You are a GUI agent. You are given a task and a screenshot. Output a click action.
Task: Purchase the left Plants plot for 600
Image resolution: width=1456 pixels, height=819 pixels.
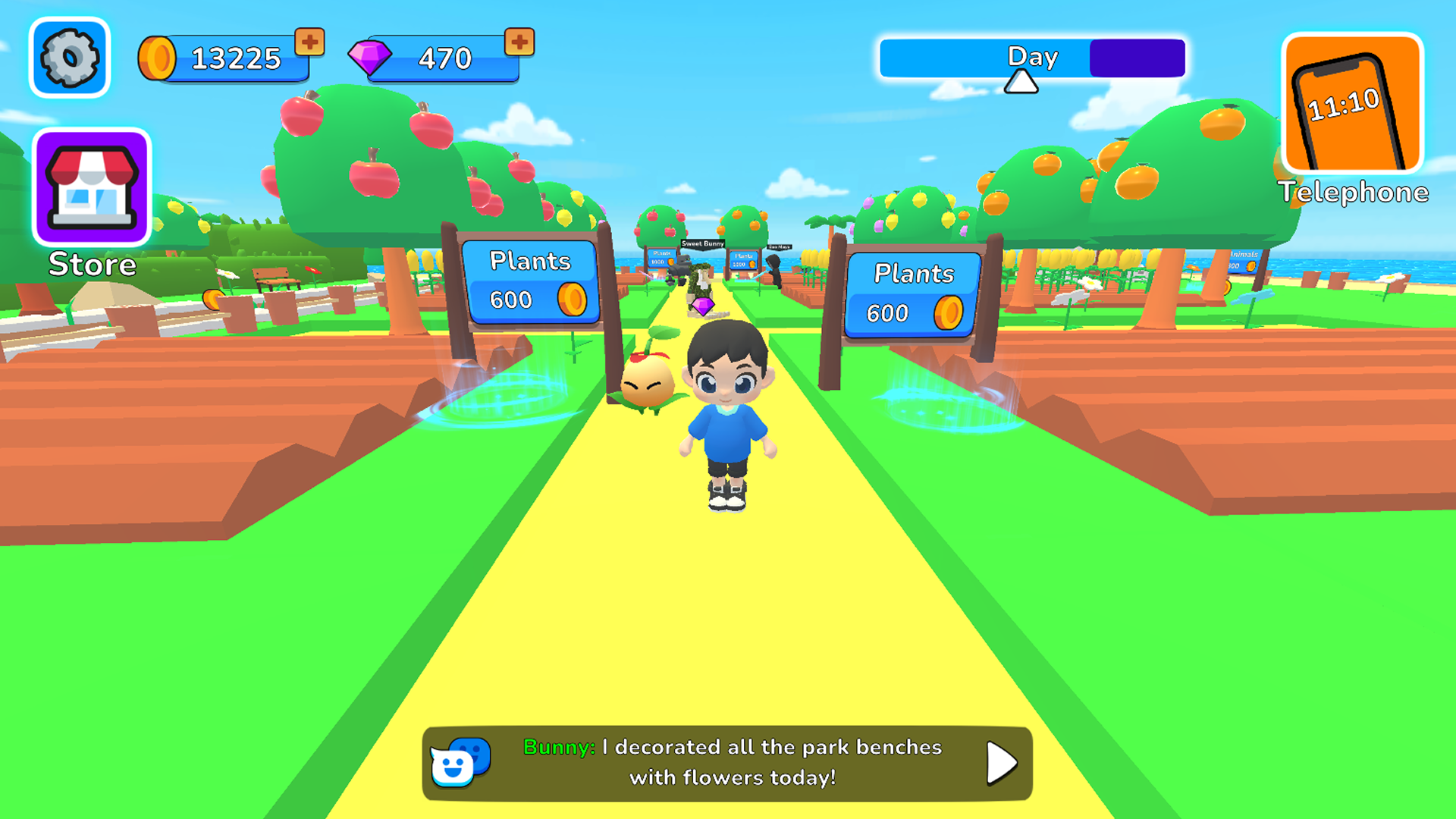[529, 281]
